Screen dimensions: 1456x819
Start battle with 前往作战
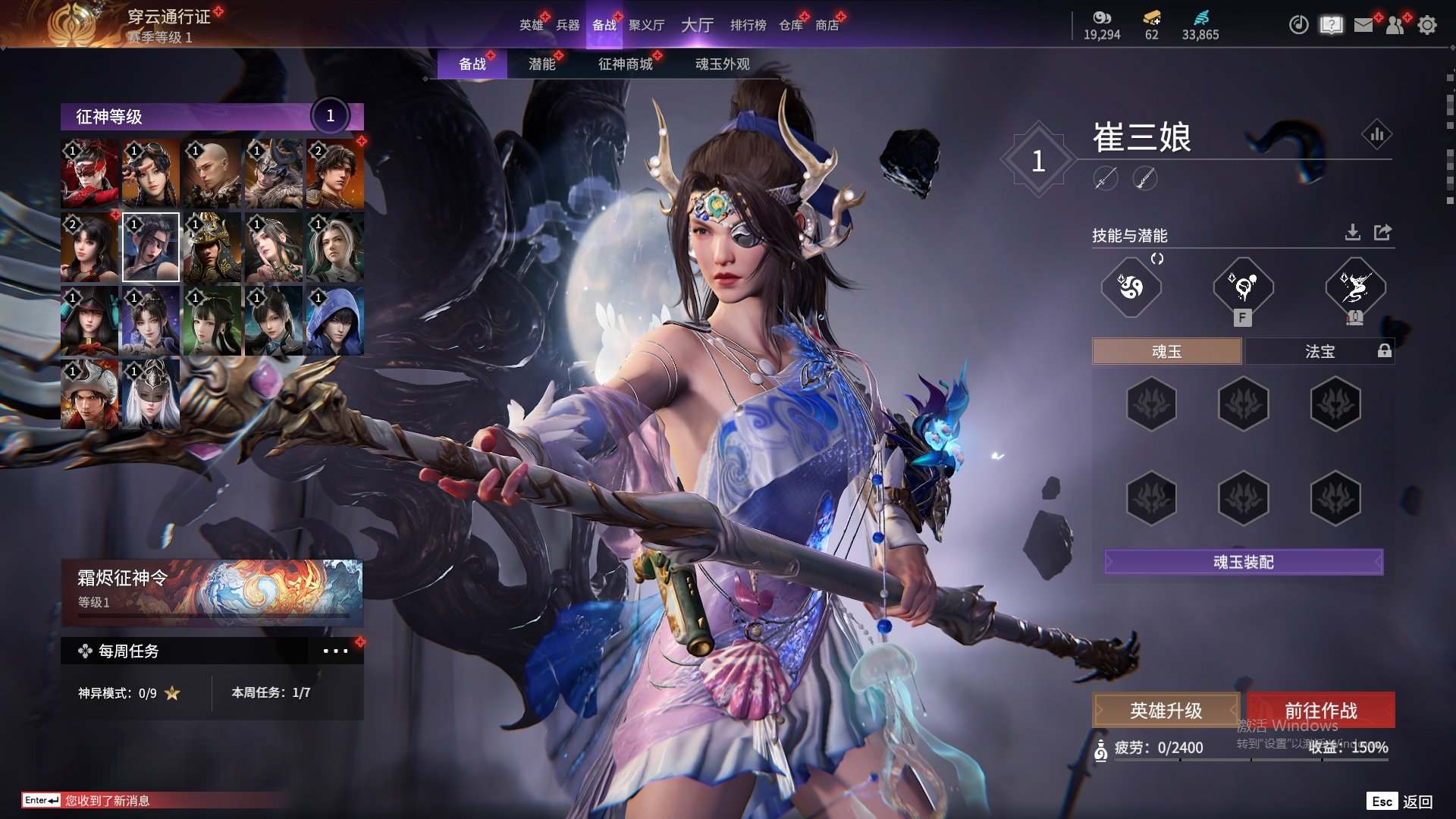(1320, 711)
